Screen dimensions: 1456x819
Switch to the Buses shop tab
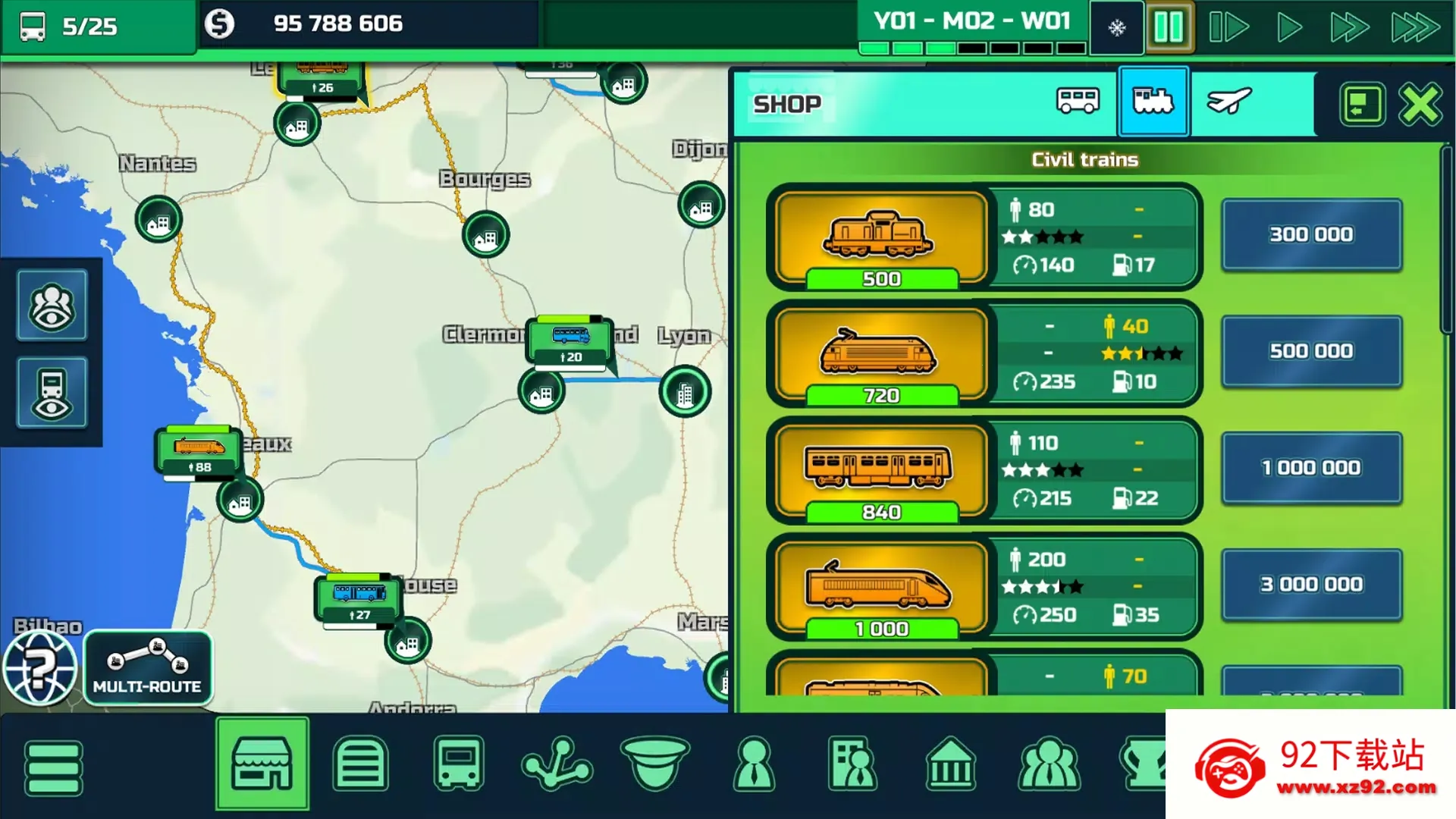1077,102
